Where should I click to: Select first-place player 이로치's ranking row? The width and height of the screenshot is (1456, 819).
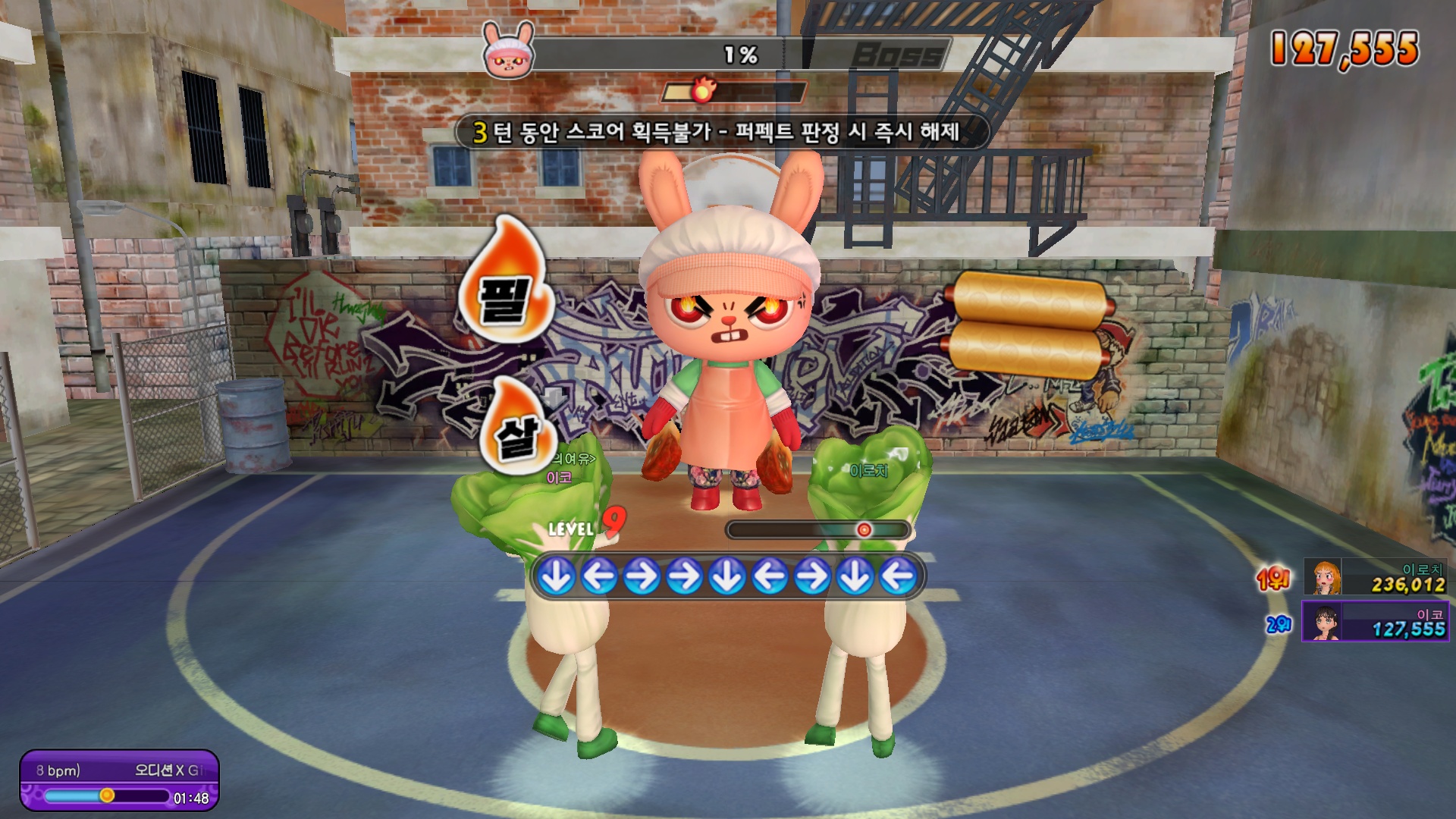[x=1374, y=577]
